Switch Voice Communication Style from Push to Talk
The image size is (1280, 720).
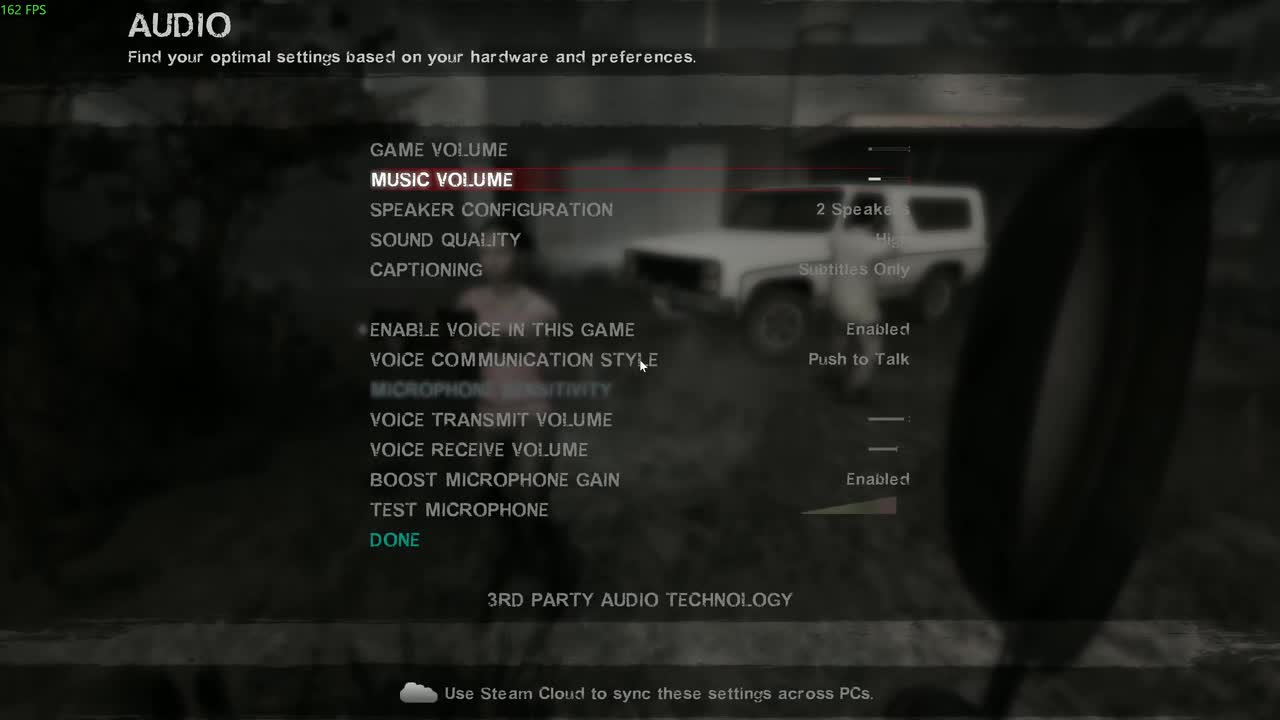858,359
